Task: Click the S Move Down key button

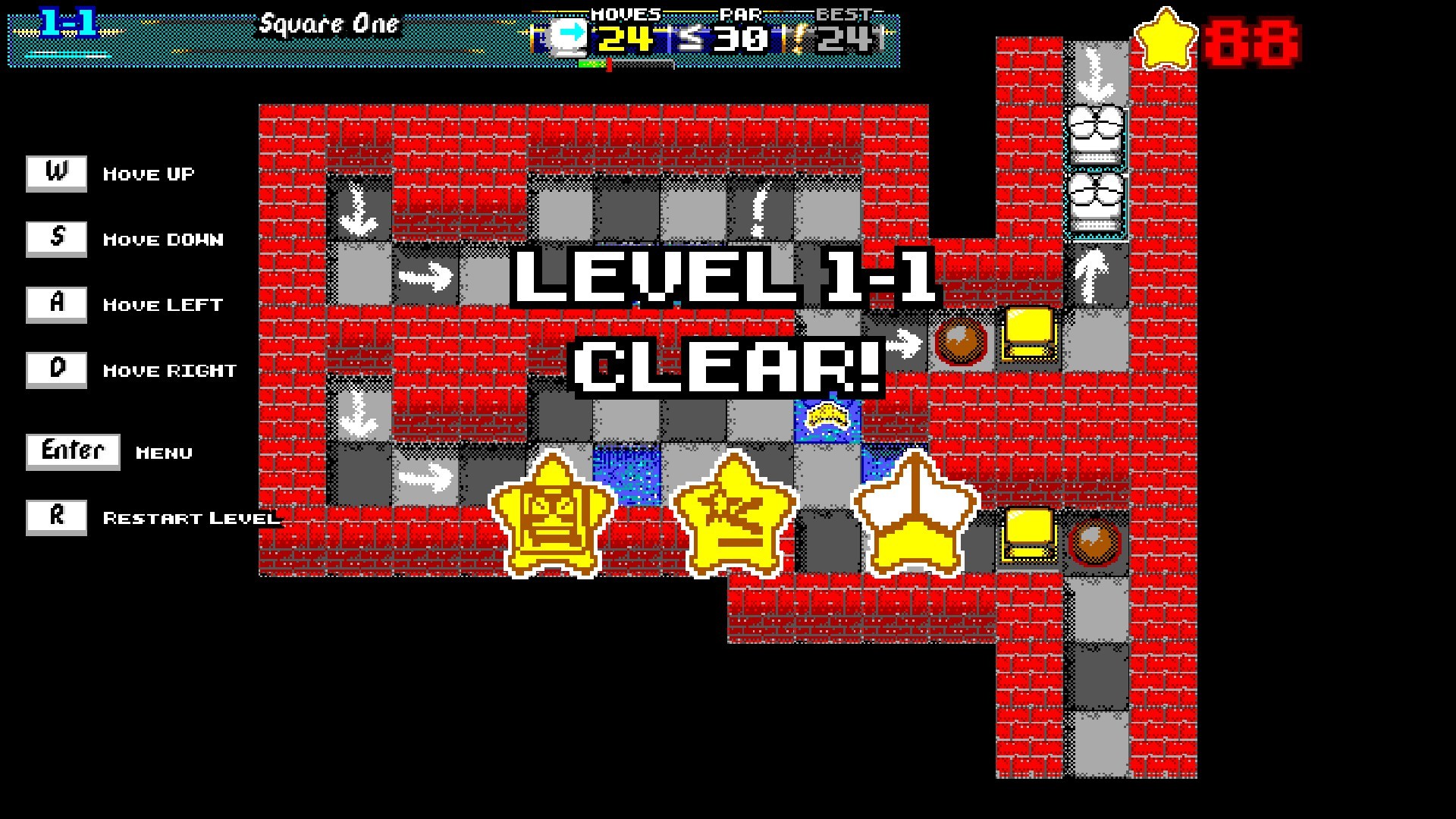Action: click(x=56, y=238)
